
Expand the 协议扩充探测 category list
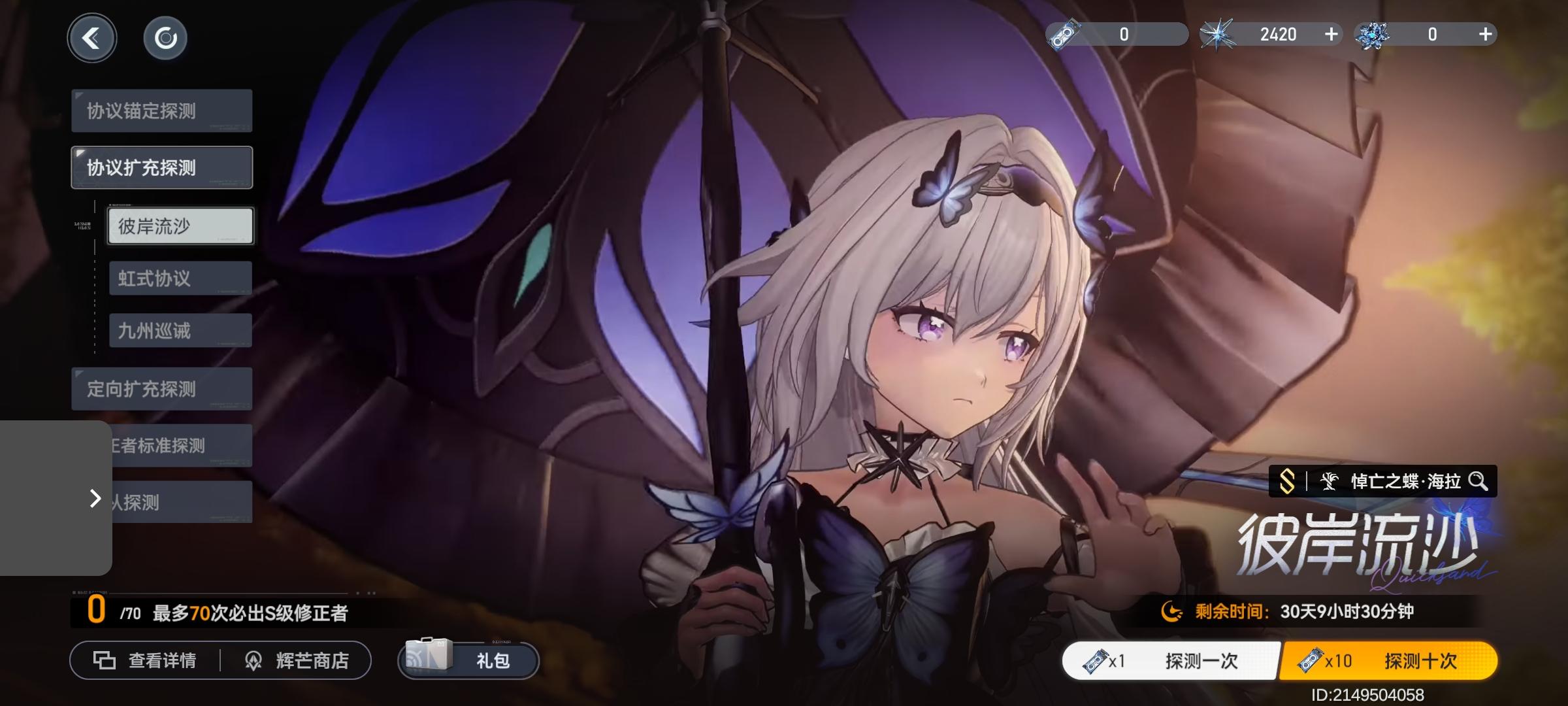tap(161, 167)
